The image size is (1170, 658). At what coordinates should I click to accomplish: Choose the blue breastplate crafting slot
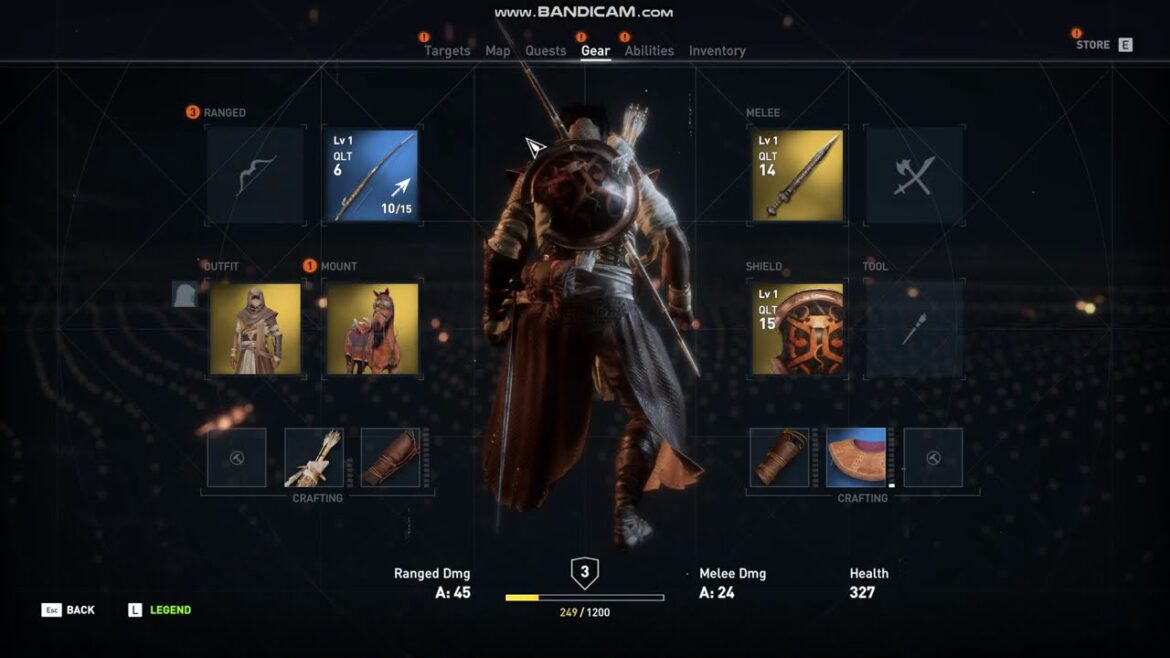click(x=856, y=458)
